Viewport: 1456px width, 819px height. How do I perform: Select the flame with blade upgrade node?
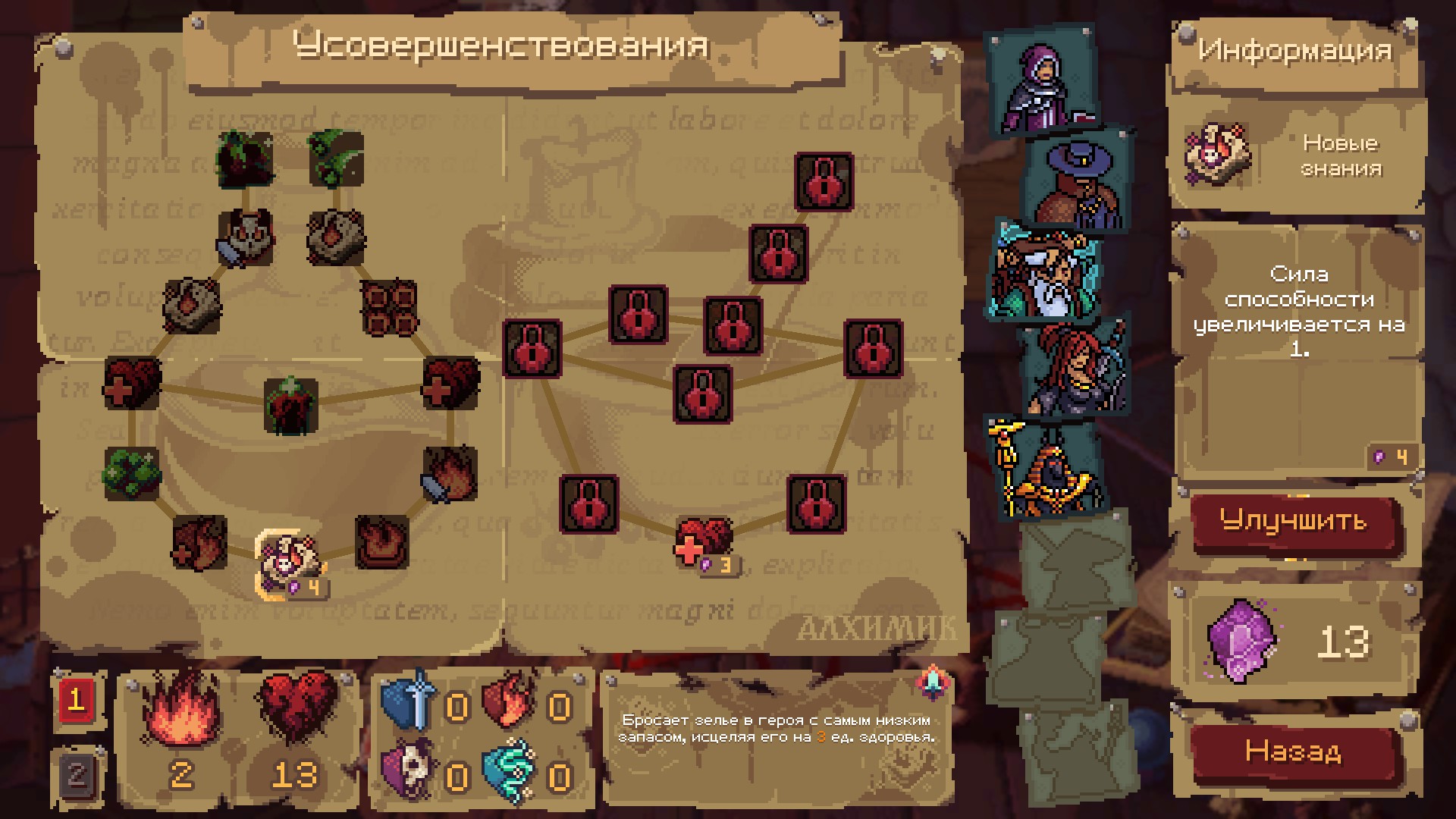[x=450, y=473]
